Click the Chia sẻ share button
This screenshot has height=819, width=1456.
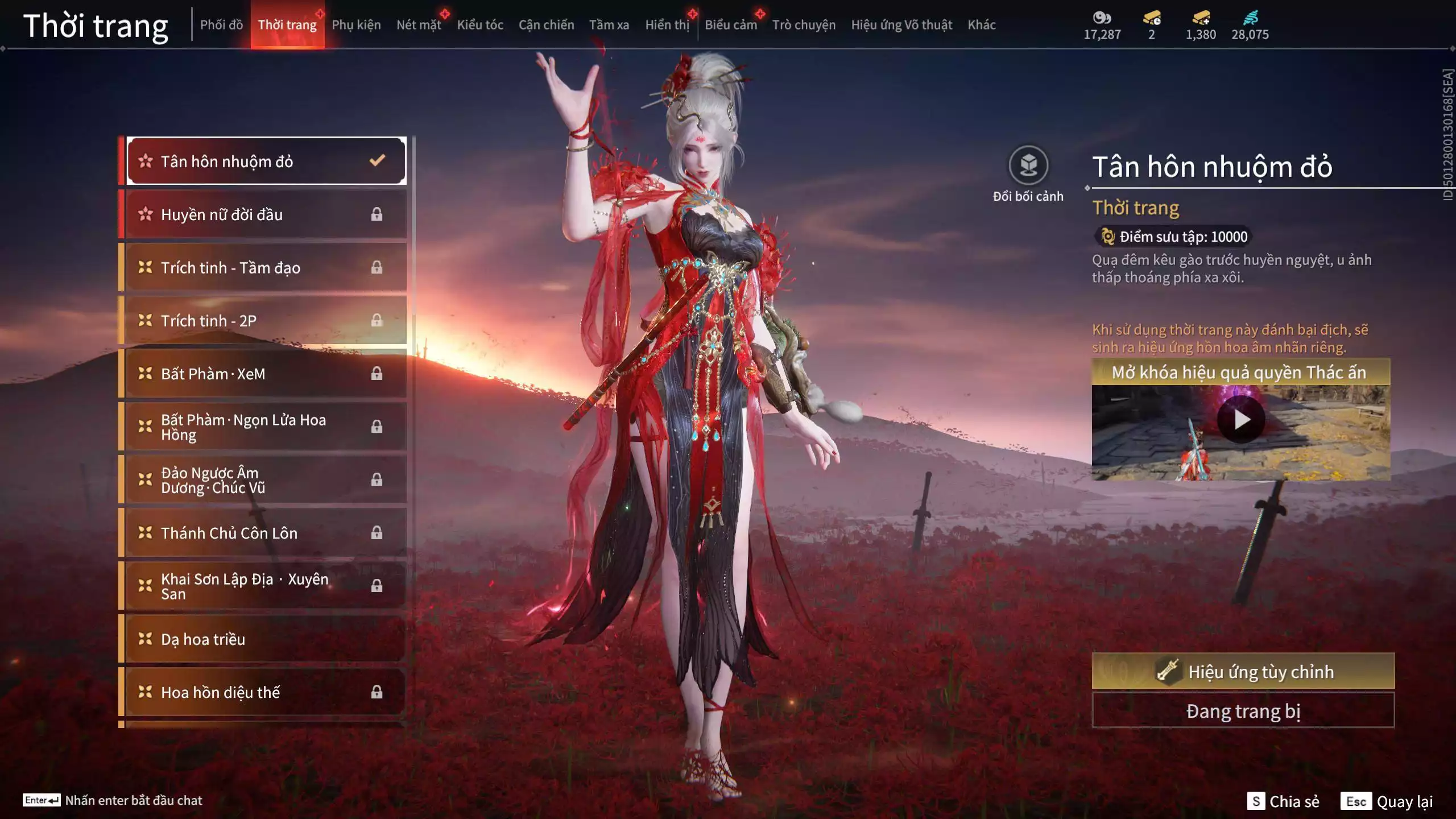coord(1283,801)
